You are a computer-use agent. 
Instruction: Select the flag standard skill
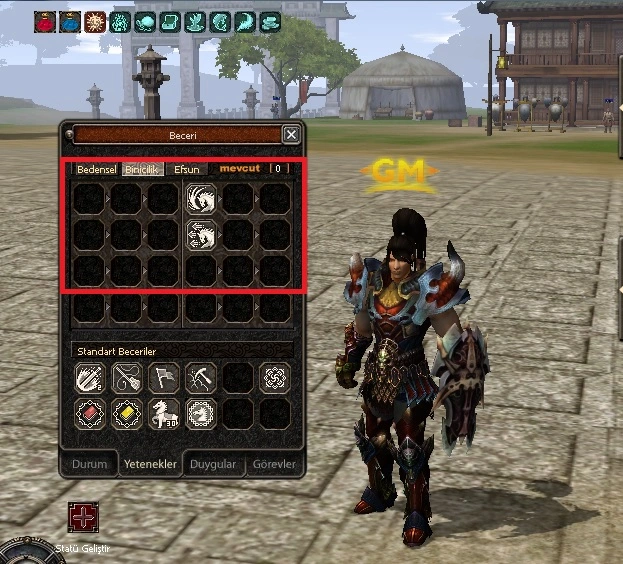tap(163, 378)
